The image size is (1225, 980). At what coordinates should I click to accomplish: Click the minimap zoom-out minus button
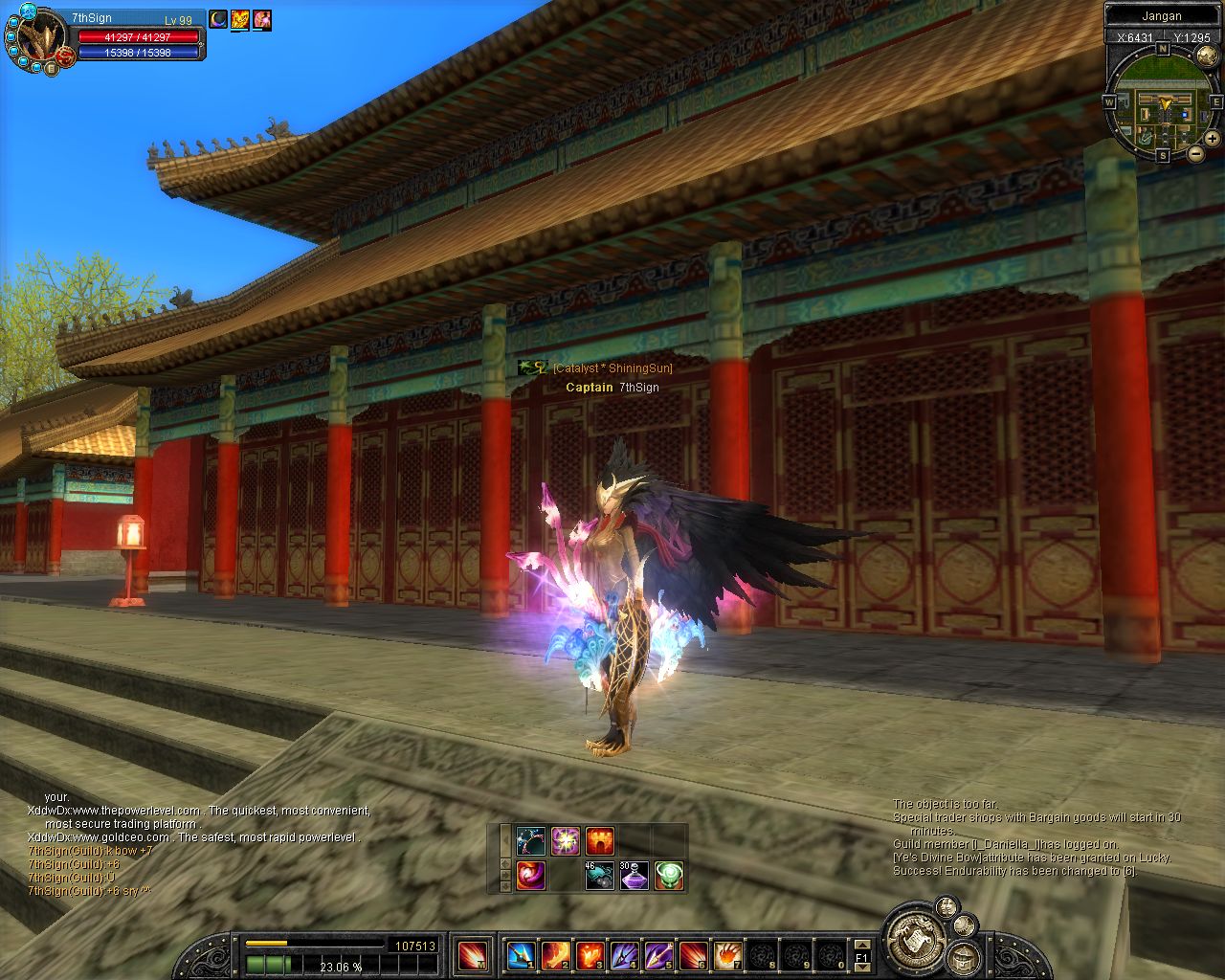click(1195, 153)
